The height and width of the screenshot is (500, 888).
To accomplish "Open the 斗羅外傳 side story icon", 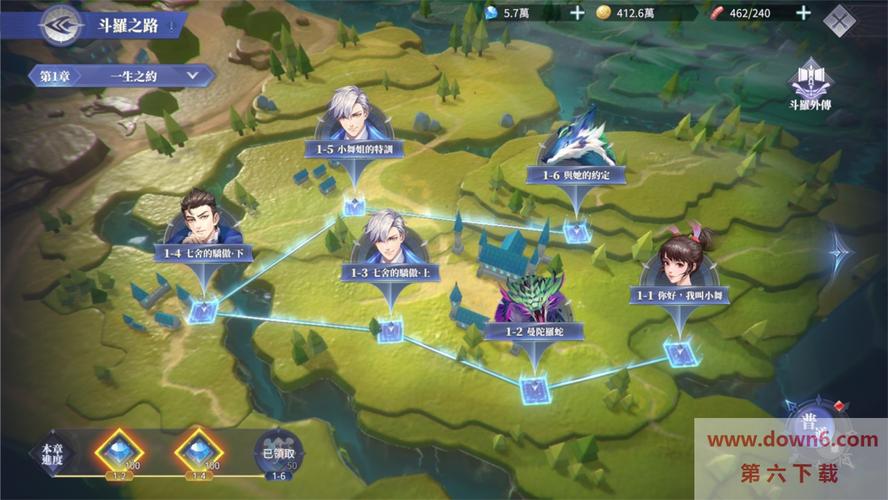I will point(810,84).
